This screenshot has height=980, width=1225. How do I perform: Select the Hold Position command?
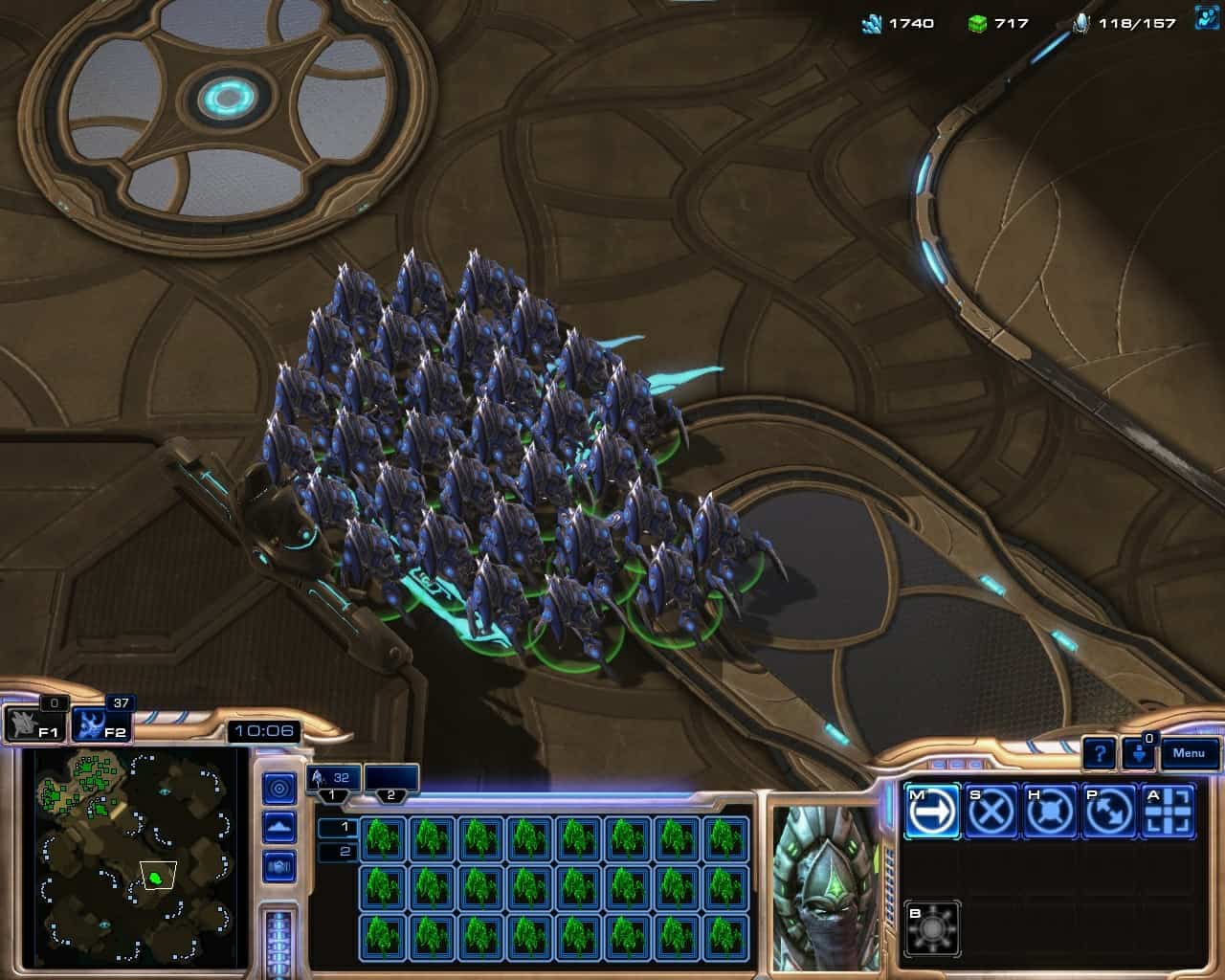tap(1050, 812)
